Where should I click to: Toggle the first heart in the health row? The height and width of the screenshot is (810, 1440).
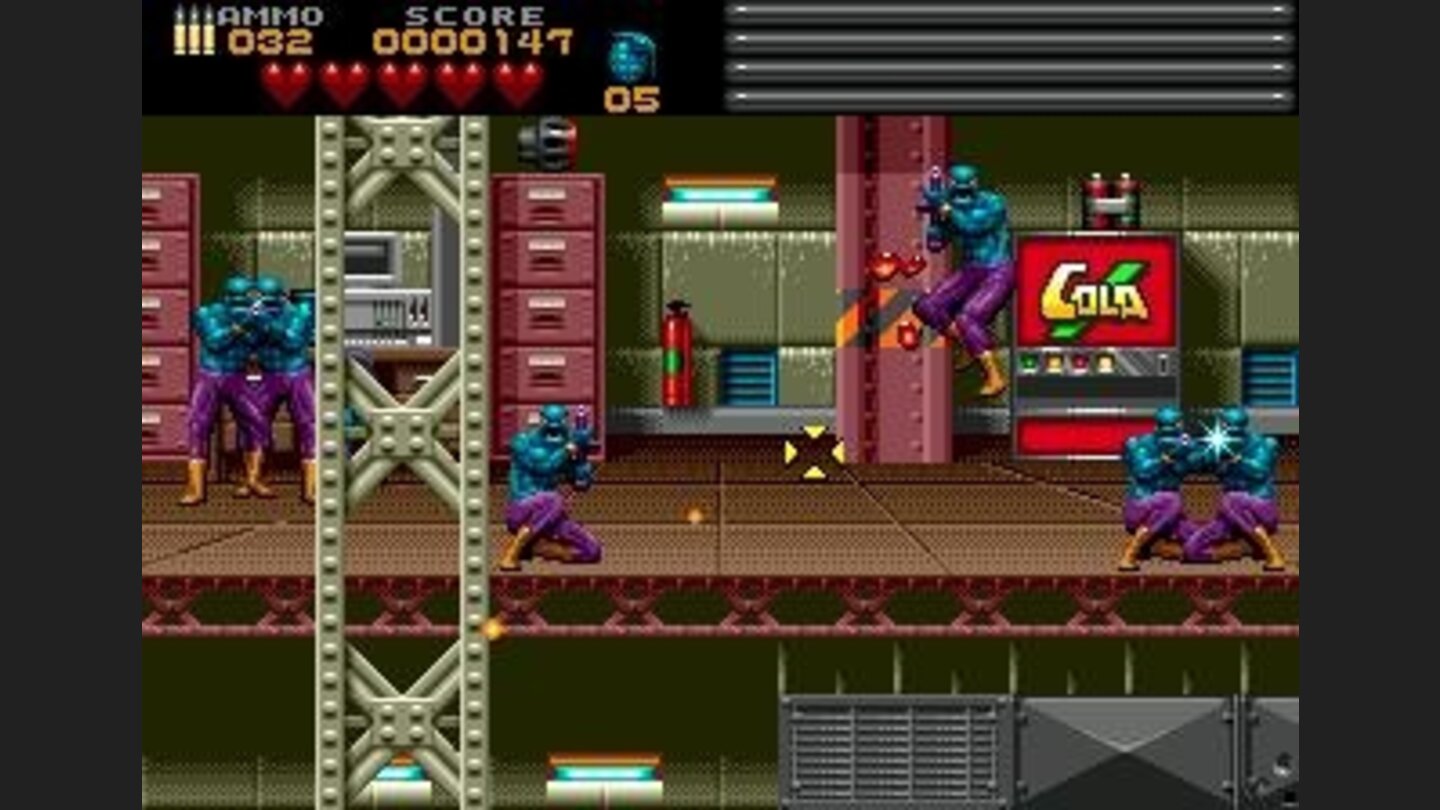pyautogui.click(x=284, y=80)
